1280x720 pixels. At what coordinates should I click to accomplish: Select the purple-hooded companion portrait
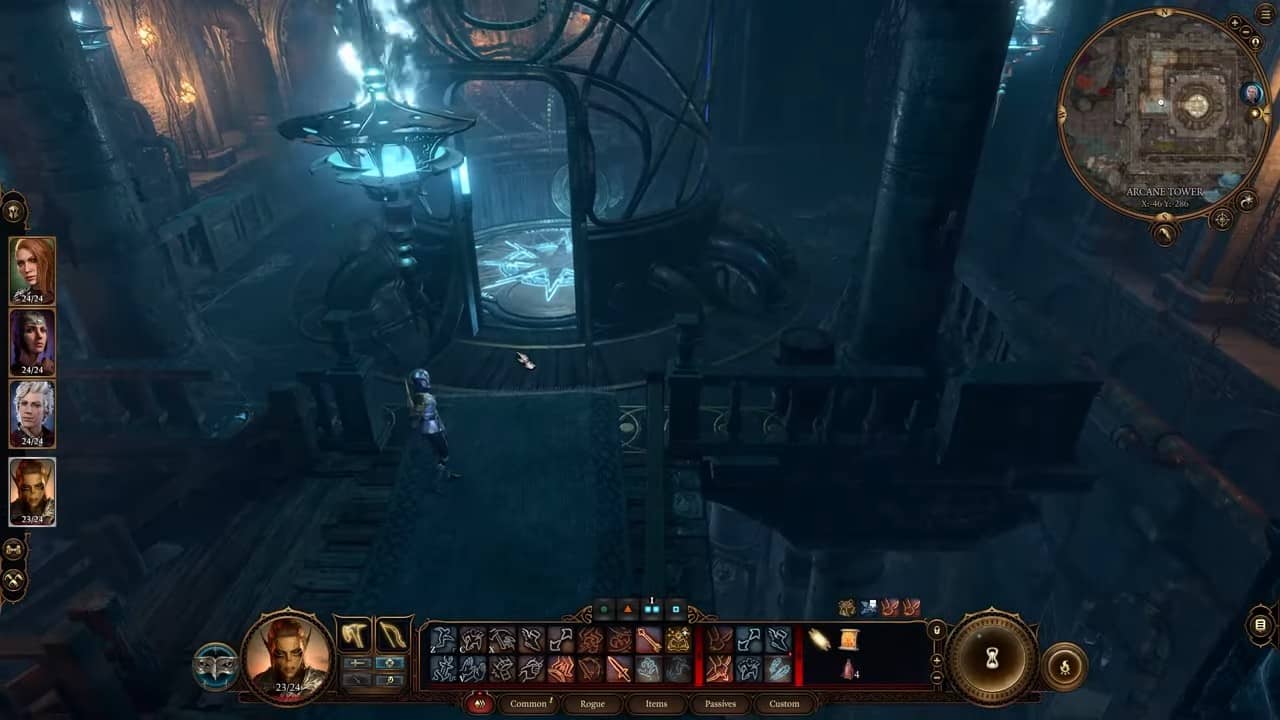coord(32,341)
